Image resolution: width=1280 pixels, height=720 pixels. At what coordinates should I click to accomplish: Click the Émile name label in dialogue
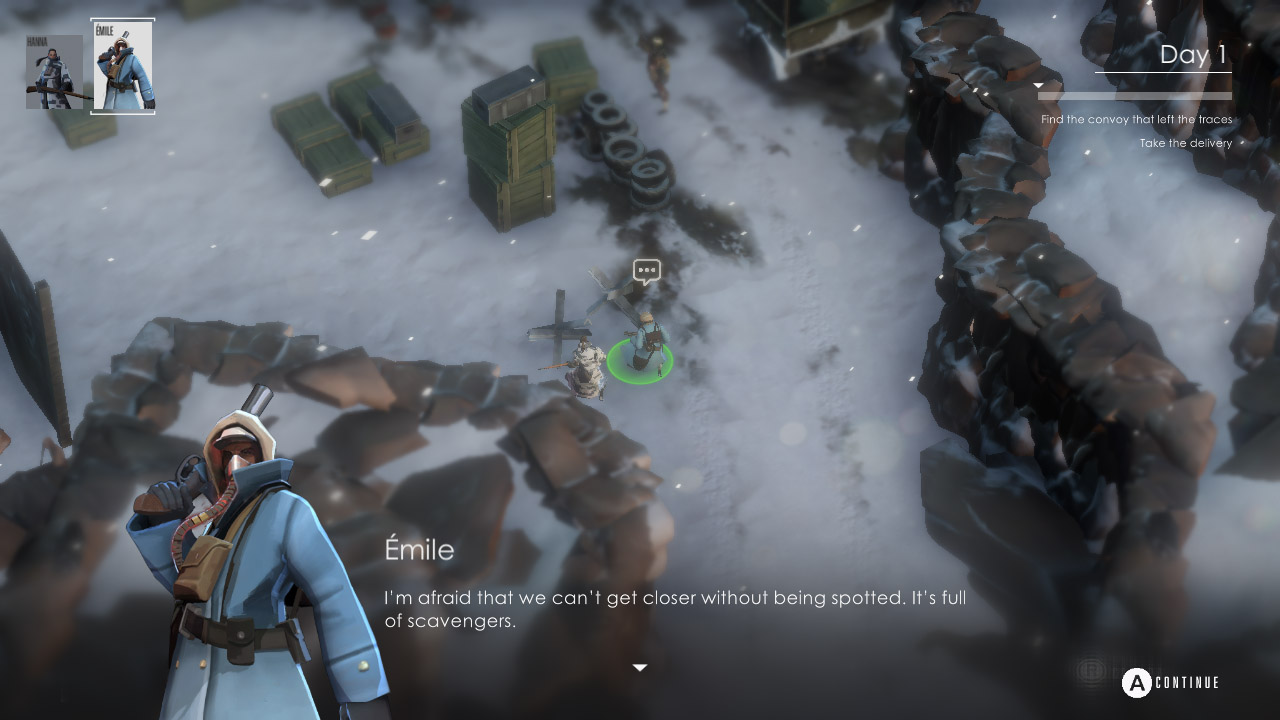(x=419, y=549)
